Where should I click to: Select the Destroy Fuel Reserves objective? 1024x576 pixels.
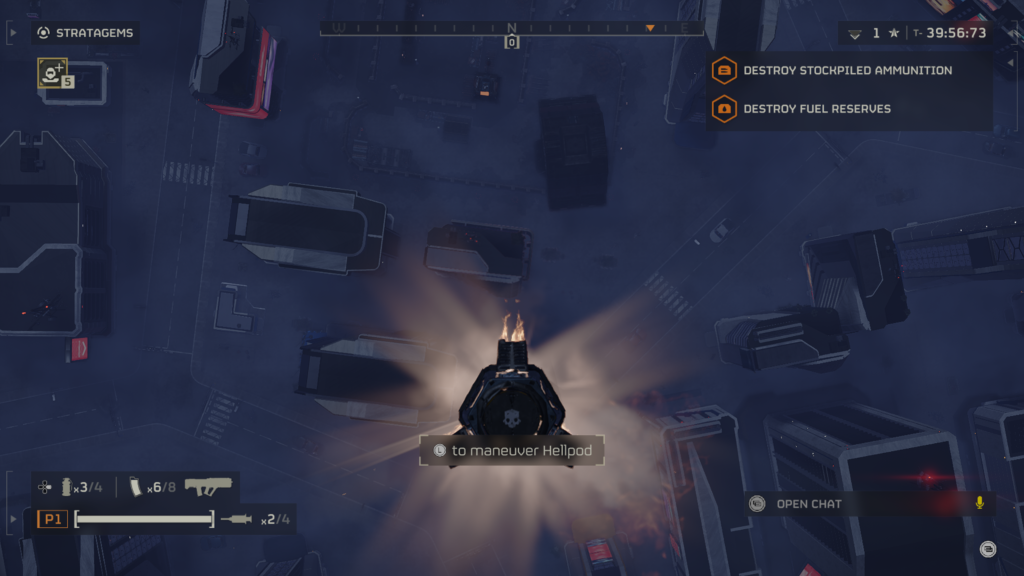[816, 109]
